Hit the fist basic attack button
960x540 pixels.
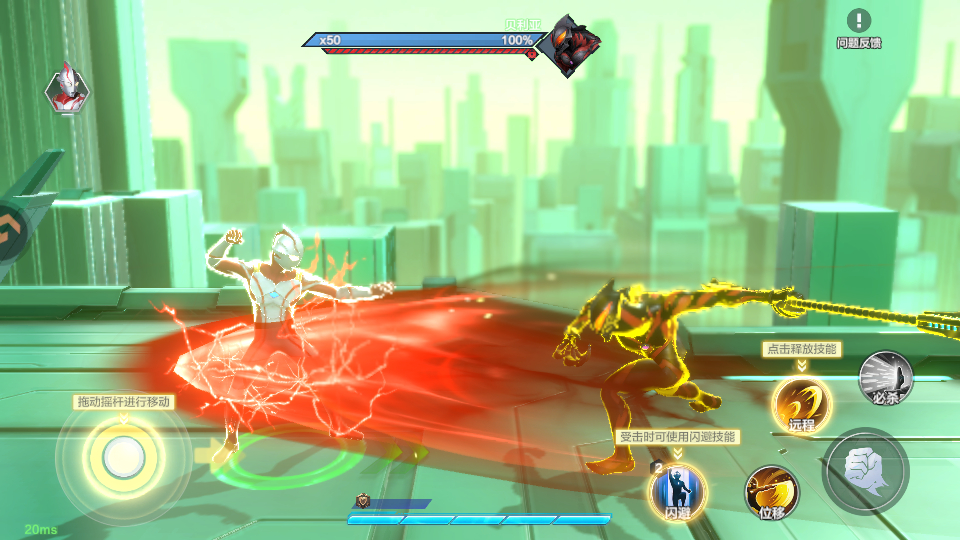pos(865,471)
